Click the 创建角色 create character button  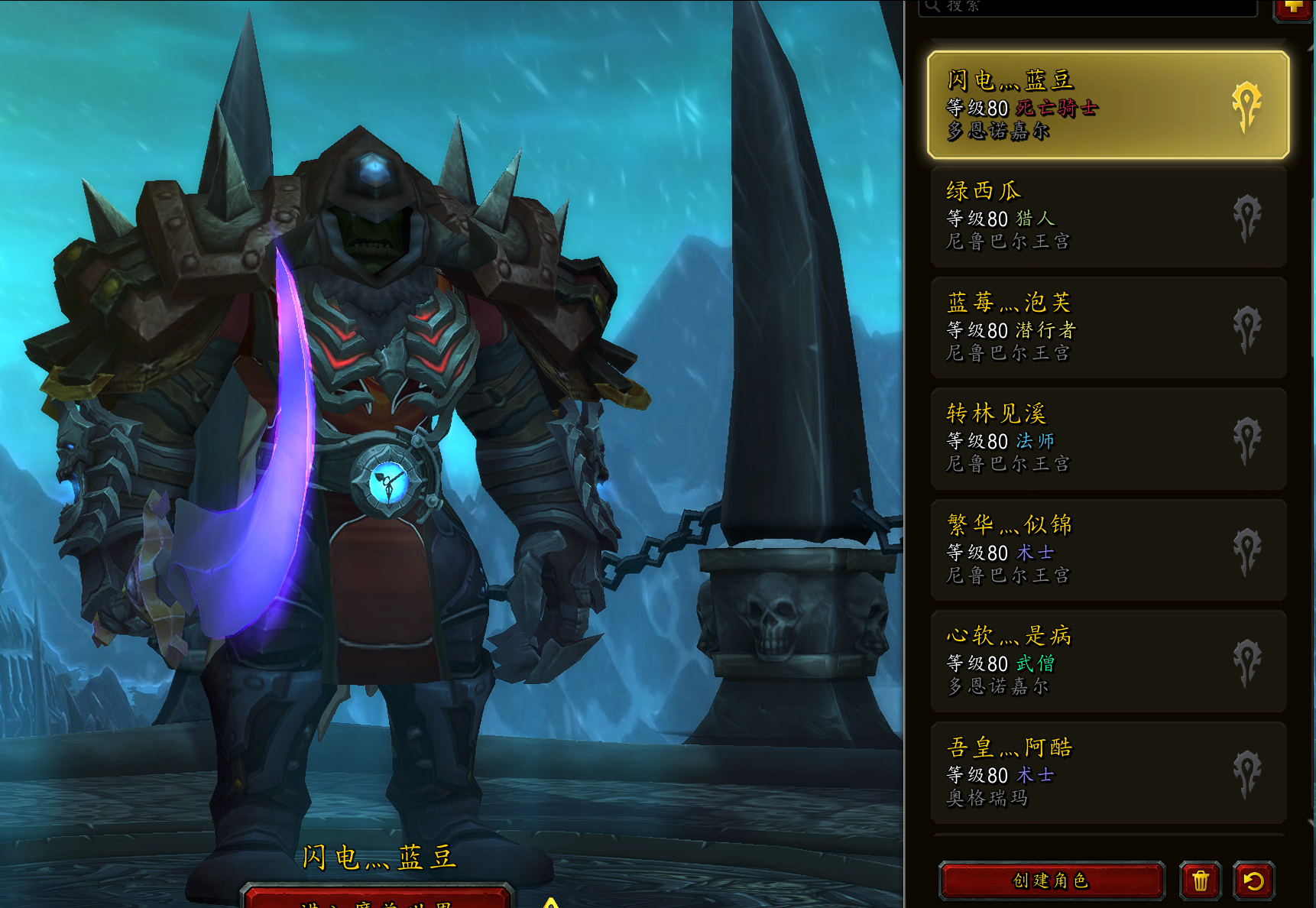[x=1051, y=880]
